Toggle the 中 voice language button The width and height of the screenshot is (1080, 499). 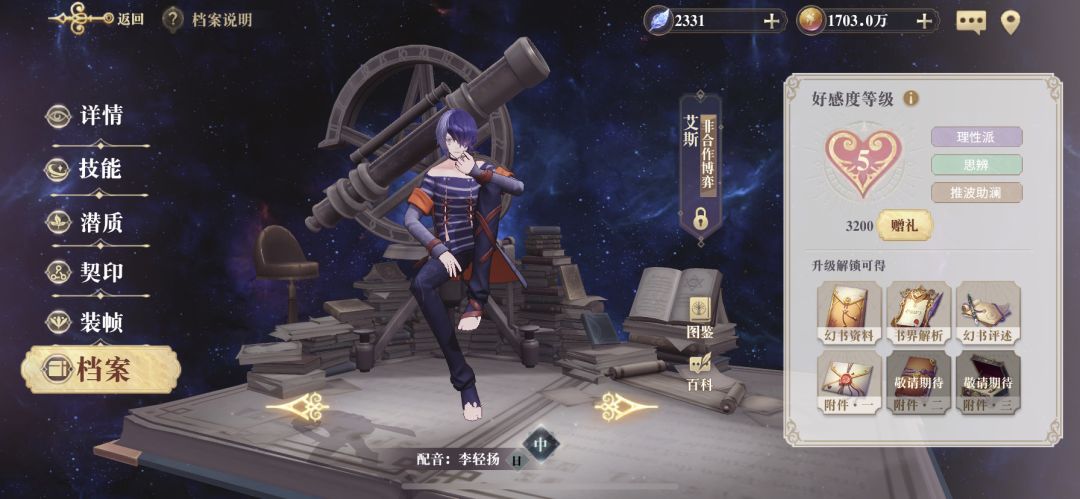(x=541, y=443)
